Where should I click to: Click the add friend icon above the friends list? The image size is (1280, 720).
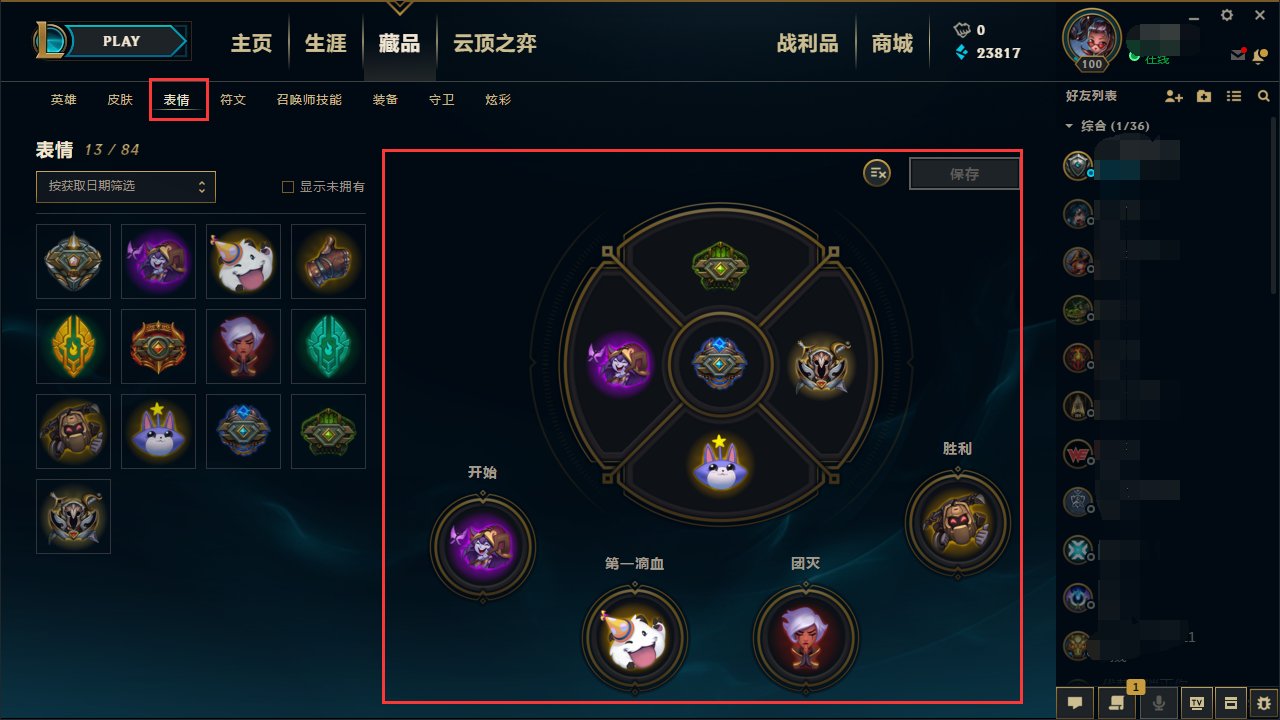pos(1173,96)
